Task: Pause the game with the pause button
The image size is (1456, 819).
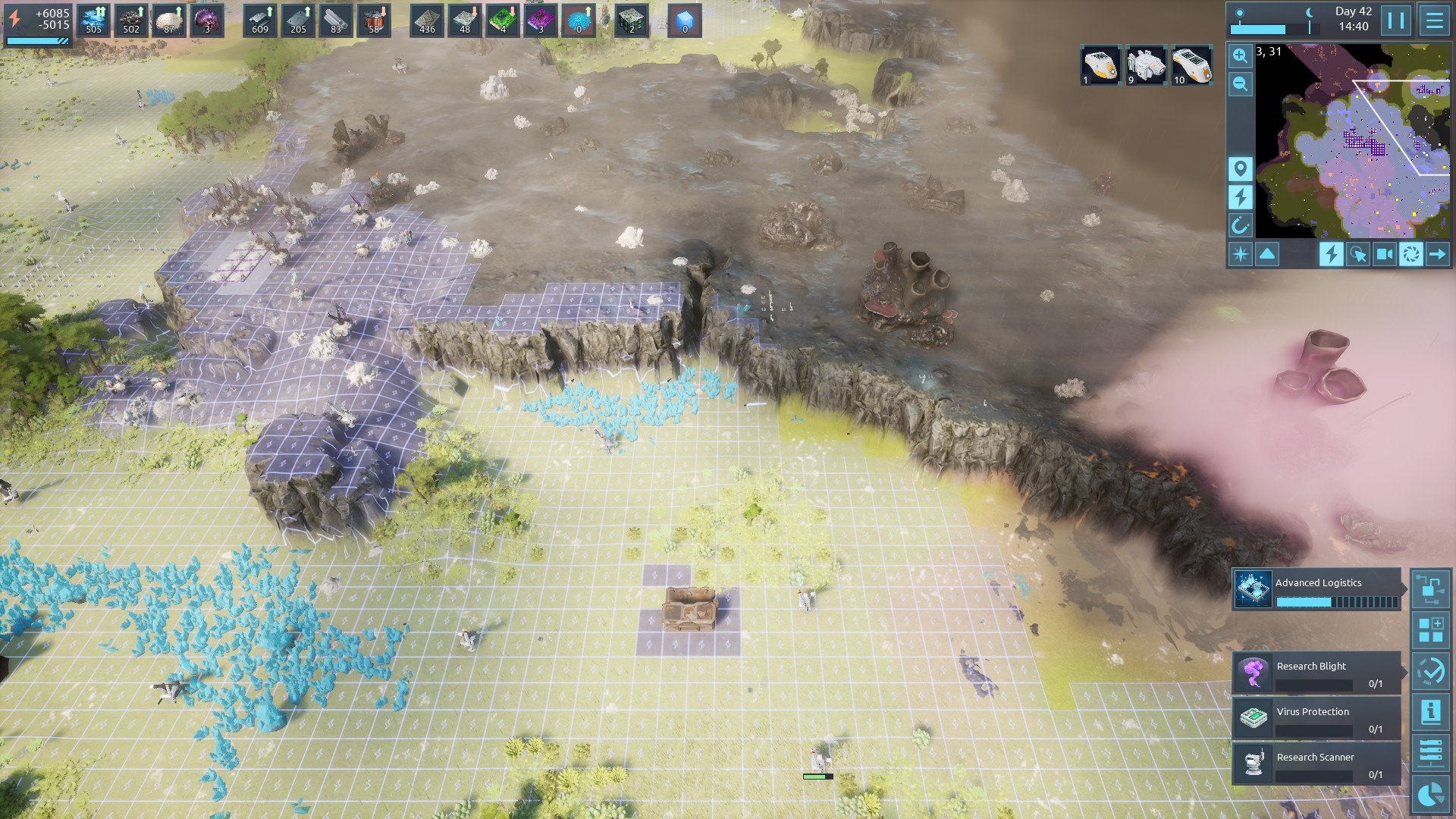Action: point(1395,20)
